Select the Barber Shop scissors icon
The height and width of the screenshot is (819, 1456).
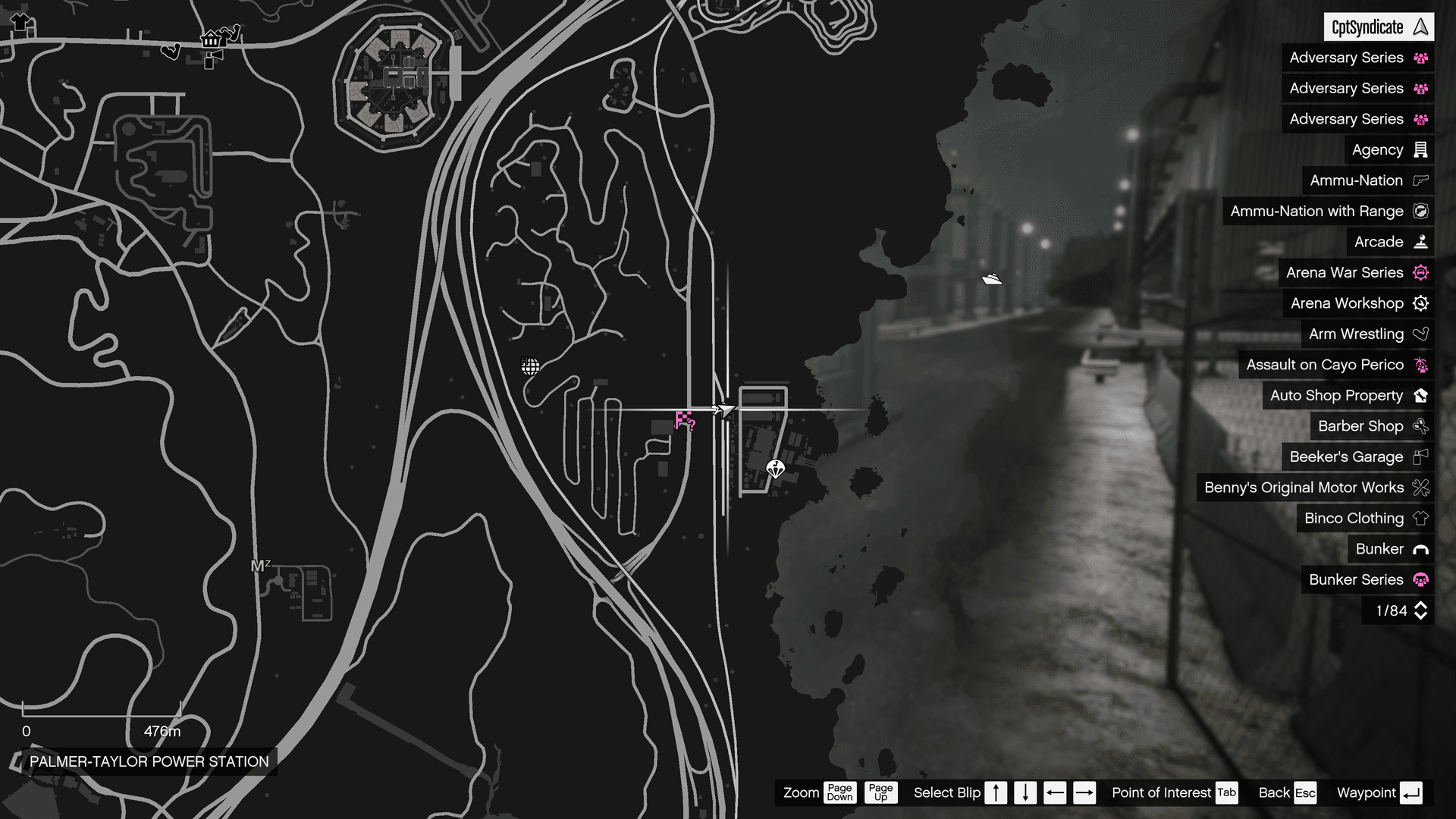[x=1421, y=426]
